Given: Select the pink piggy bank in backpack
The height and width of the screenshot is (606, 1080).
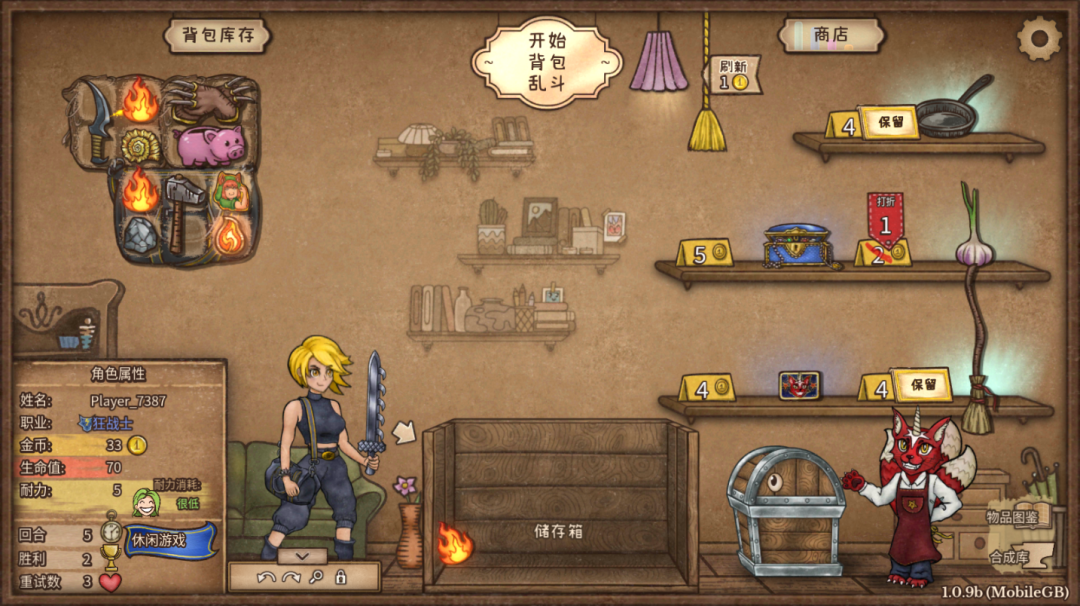Looking at the screenshot, I should [211, 146].
